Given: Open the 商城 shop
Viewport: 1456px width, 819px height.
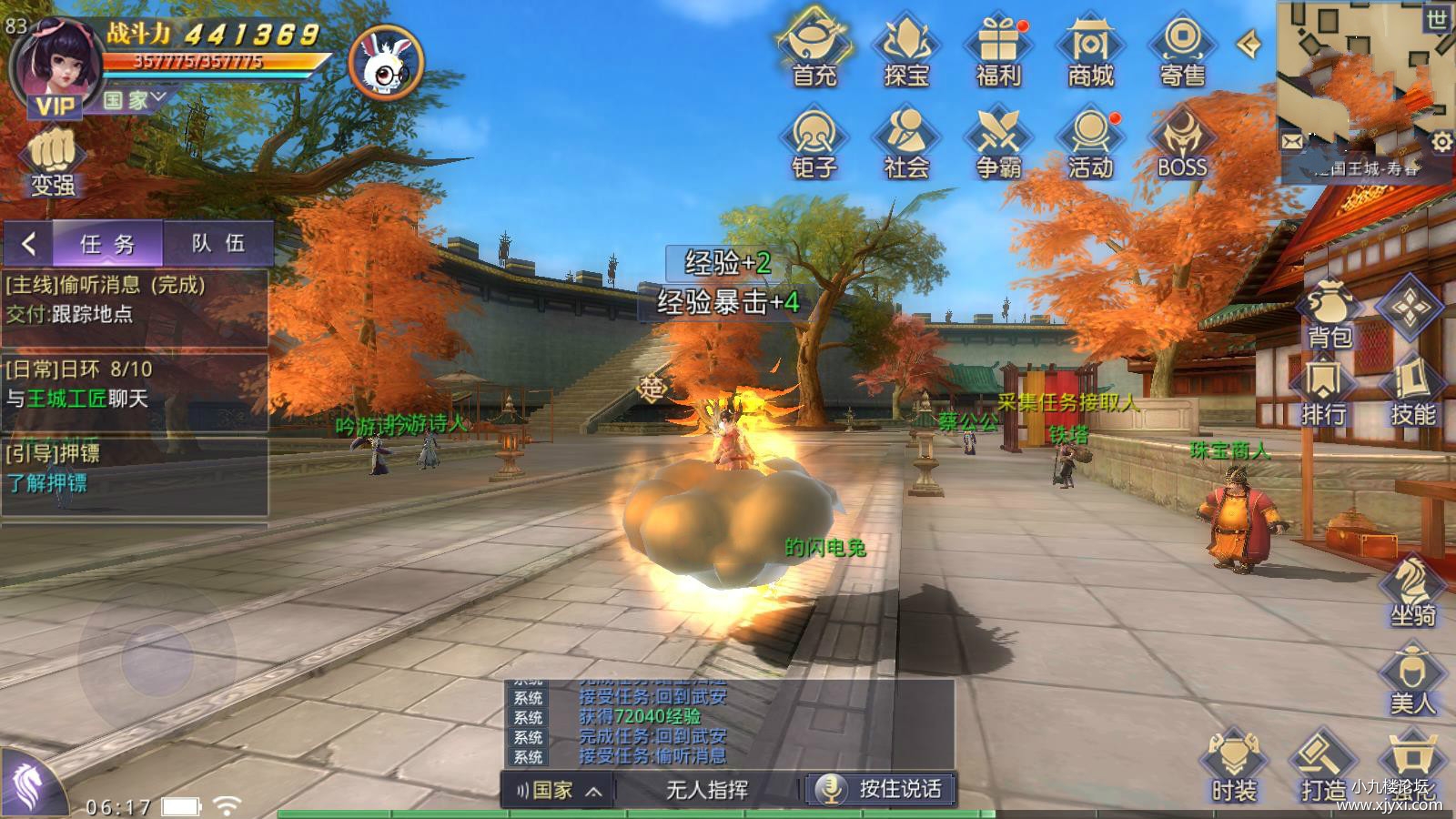Looking at the screenshot, I should click(1090, 50).
